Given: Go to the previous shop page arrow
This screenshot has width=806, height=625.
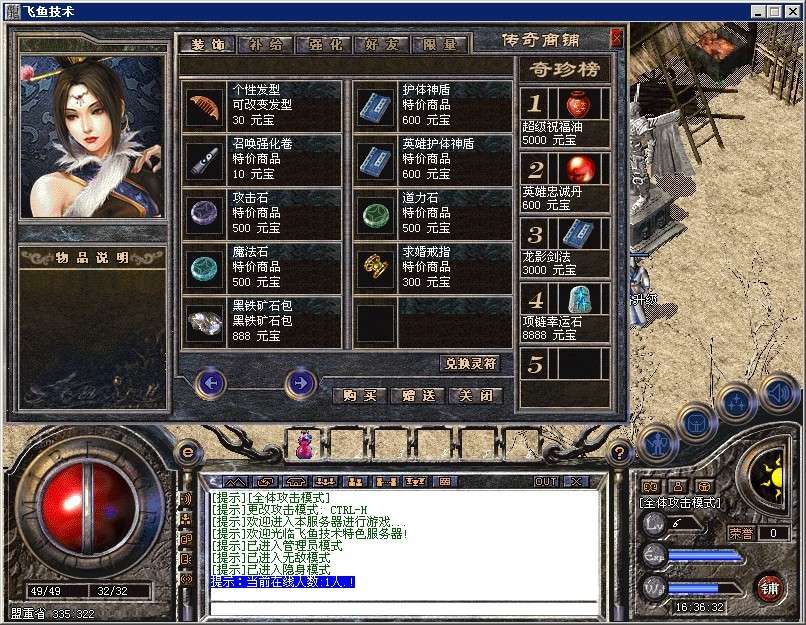Looking at the screenshot, I should (x=210, y=382).
